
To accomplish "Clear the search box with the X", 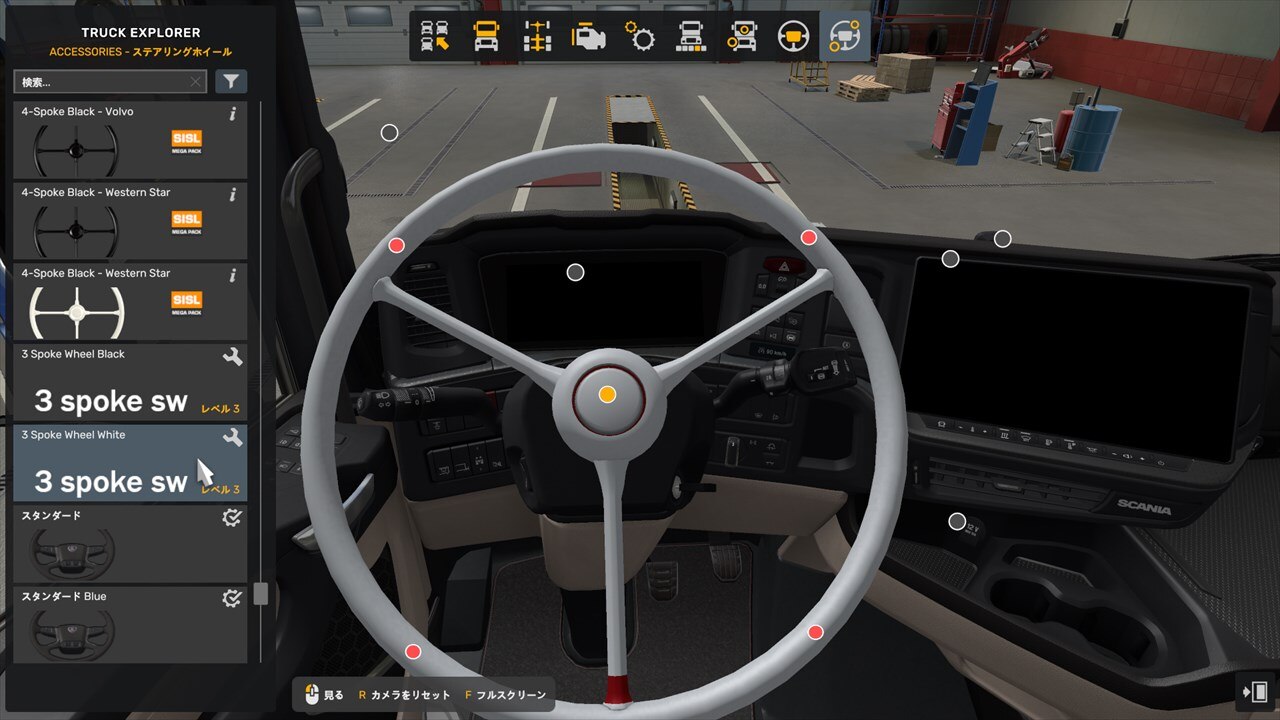I will [195, 82].
